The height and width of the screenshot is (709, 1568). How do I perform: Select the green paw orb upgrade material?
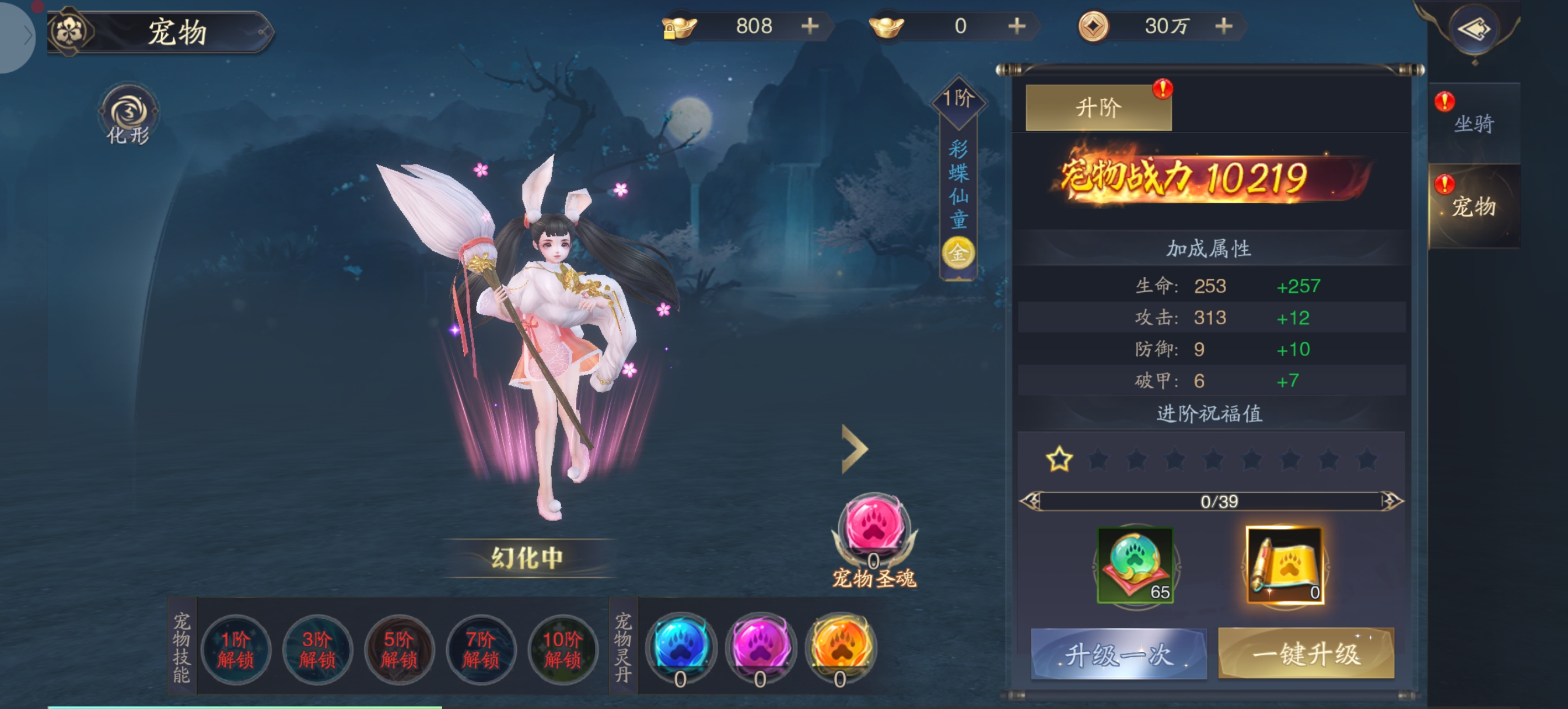[x=1135, y=565]
